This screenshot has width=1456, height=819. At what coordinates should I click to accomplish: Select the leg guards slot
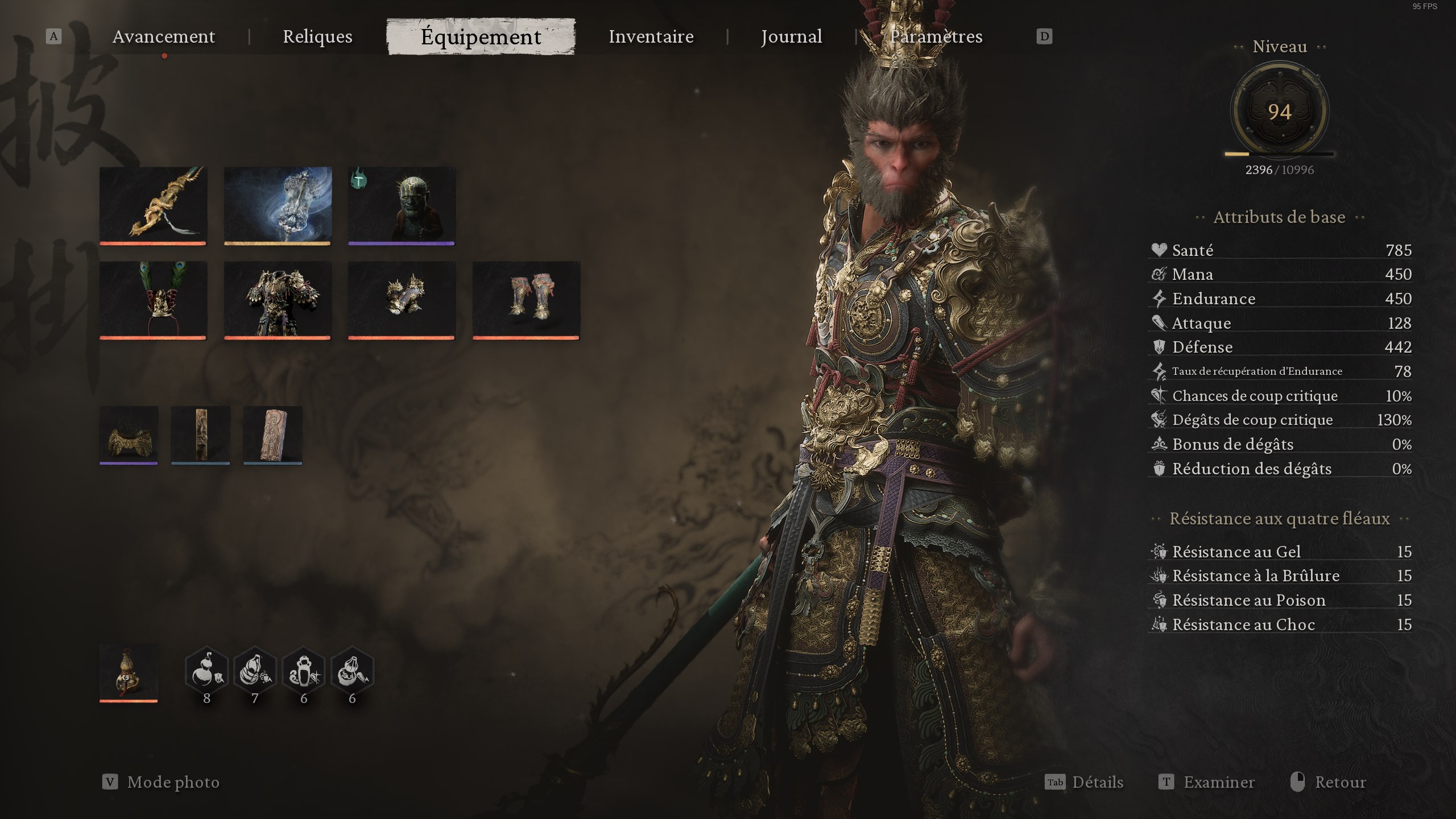526,300
